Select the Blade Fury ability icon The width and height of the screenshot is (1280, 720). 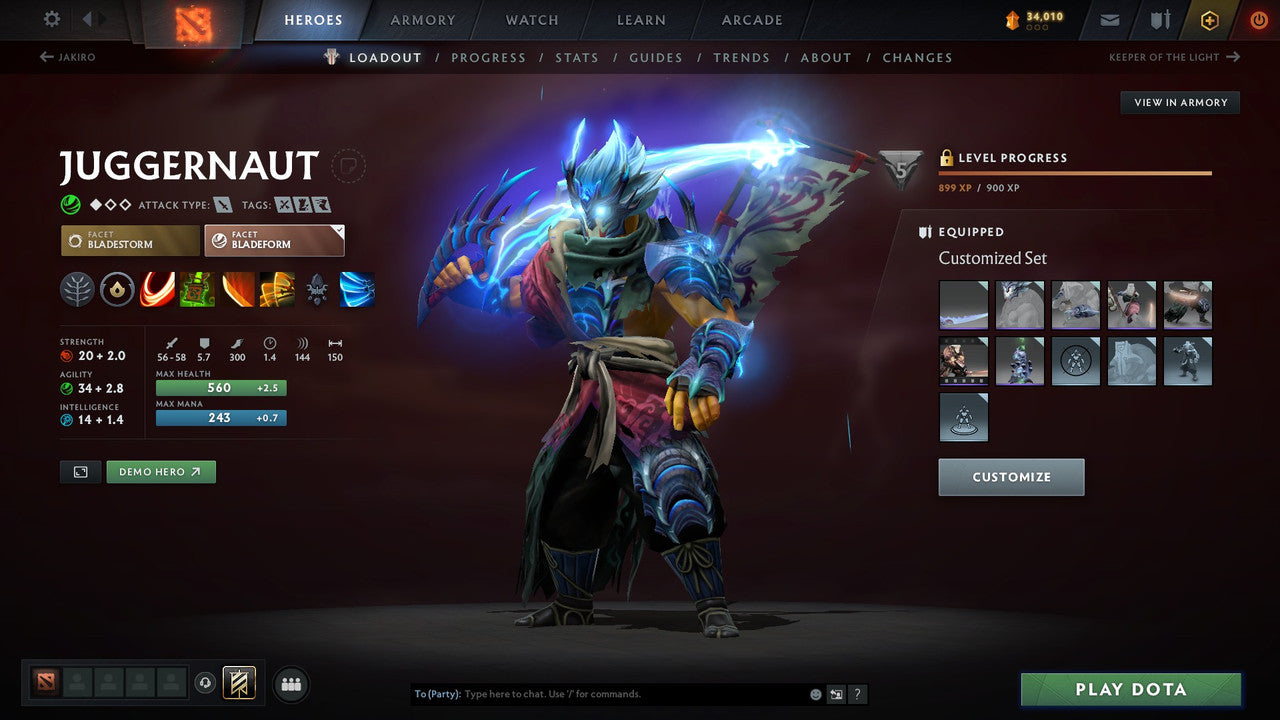click(158, 290)
